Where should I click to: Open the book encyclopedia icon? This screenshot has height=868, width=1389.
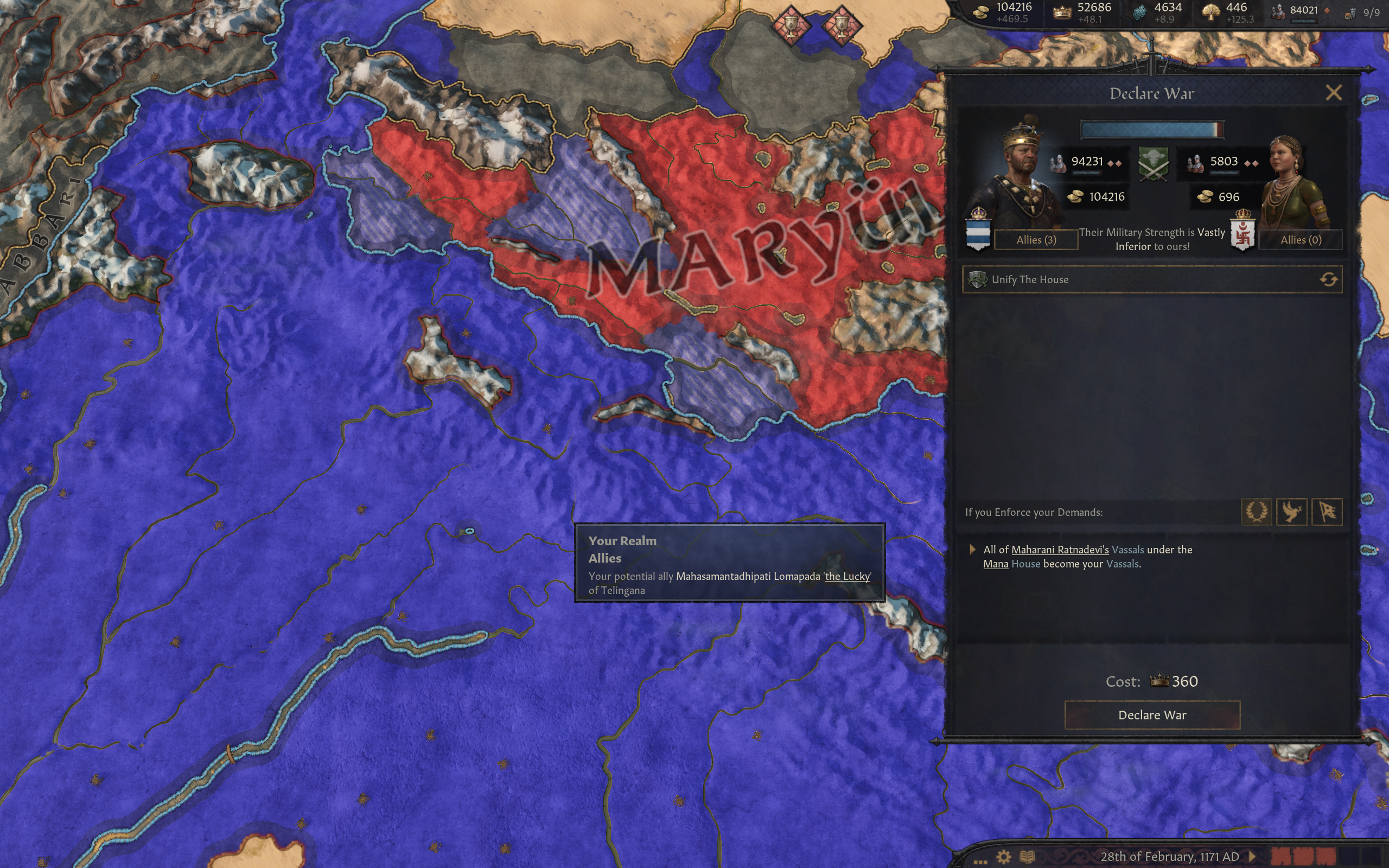1027,857
